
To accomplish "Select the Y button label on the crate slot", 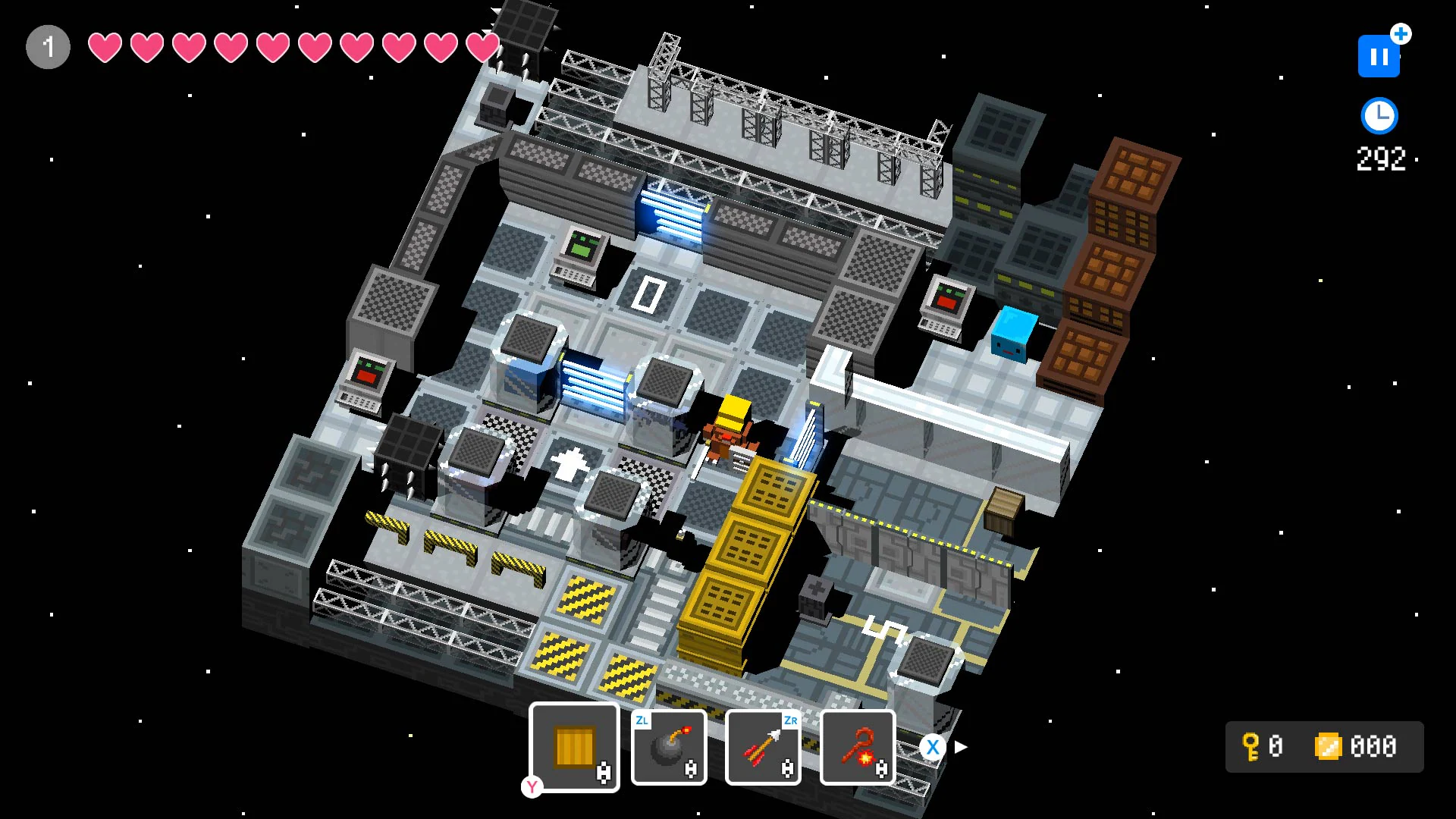I will pos(532,789).
